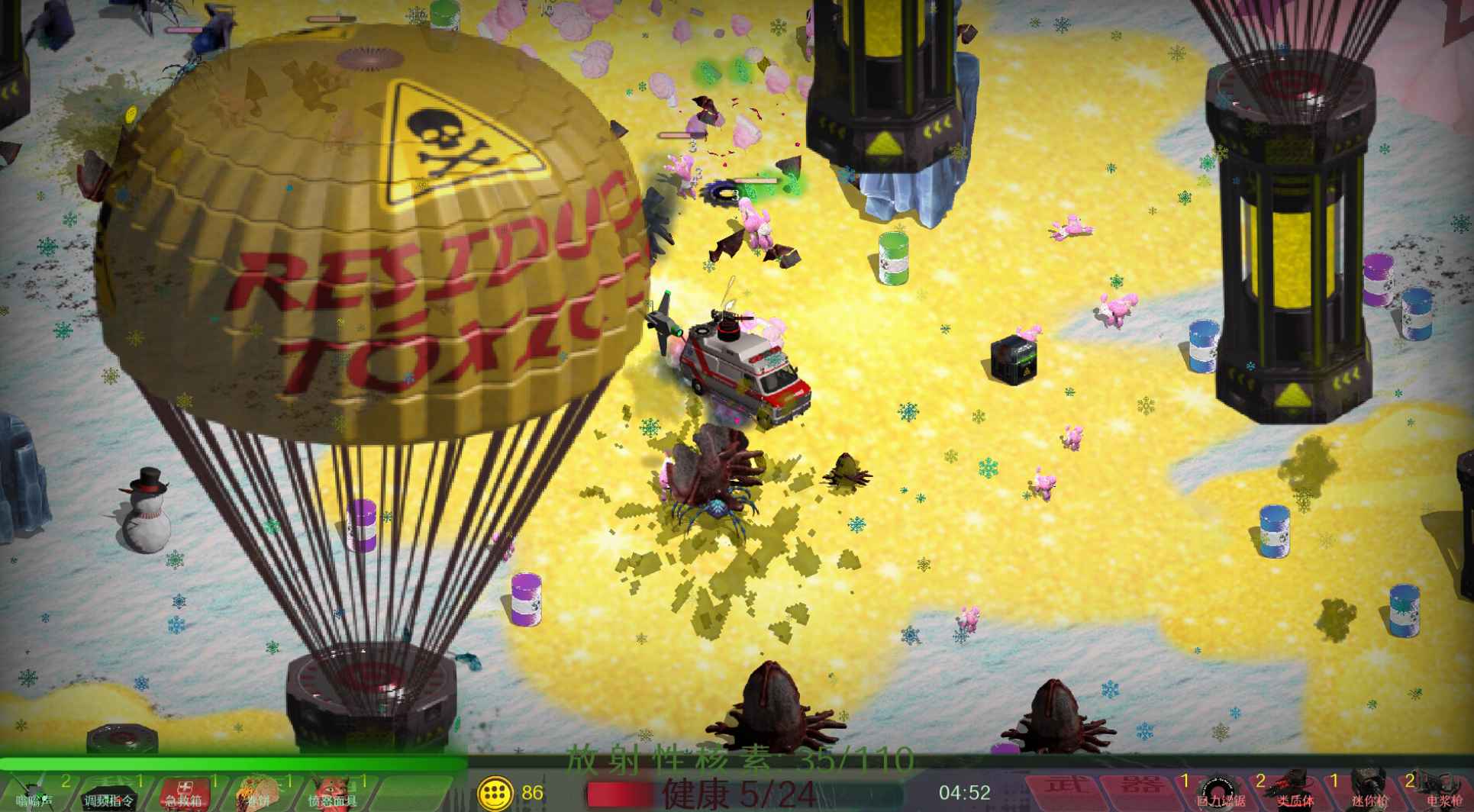Click the yellow coin counter icon
1474x812 pixels.
pos(491,794)
